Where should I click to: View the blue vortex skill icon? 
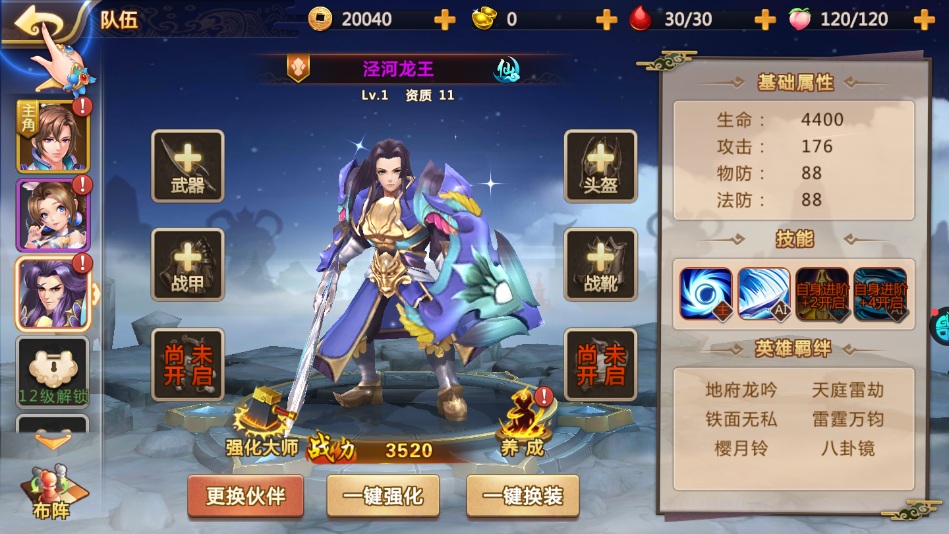click(x=706, y=294)
